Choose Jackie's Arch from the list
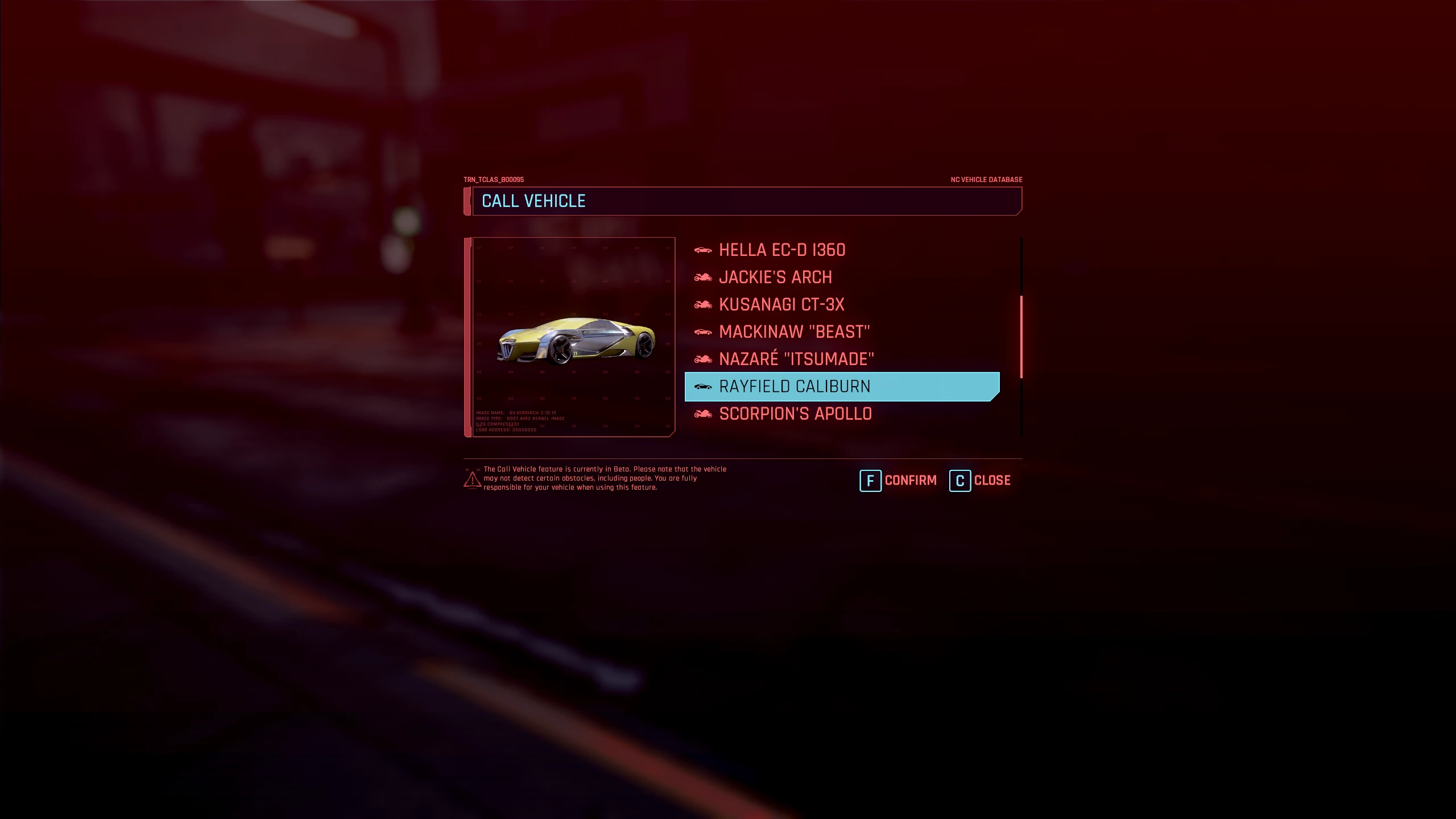1456x819 pixels. tap(775, 278)
